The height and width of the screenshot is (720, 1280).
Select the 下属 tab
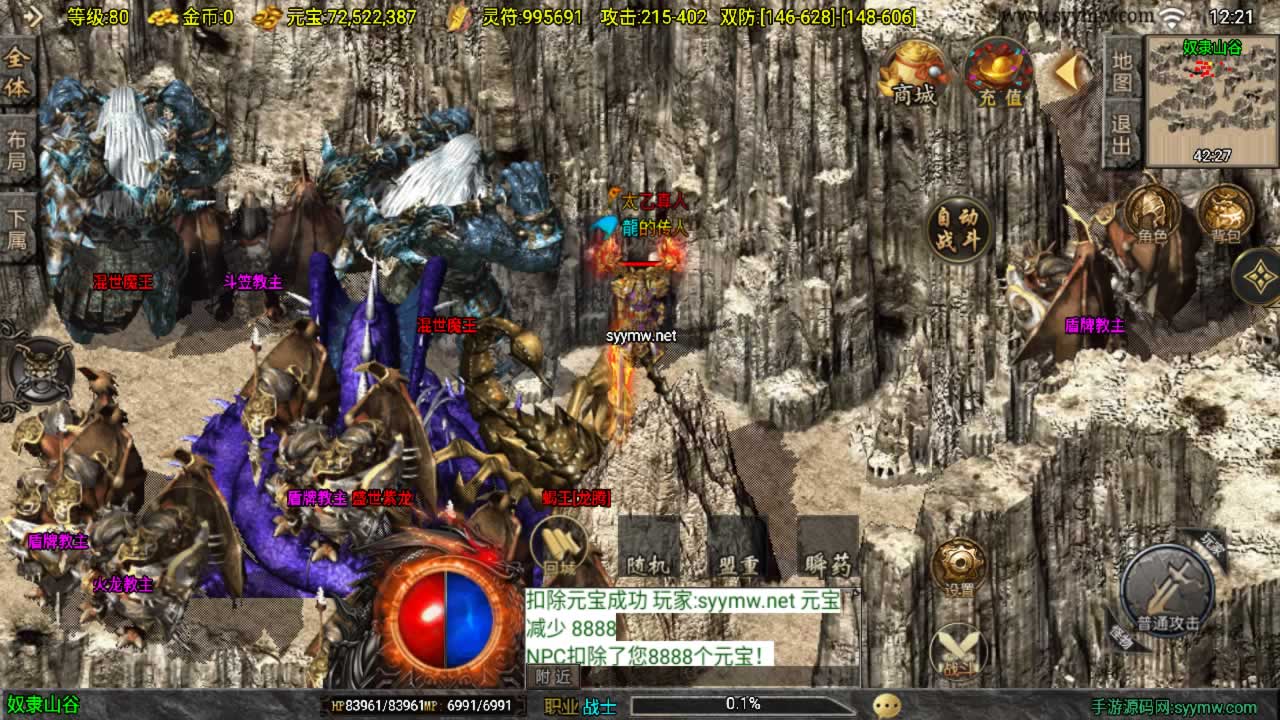coord(17,227)
